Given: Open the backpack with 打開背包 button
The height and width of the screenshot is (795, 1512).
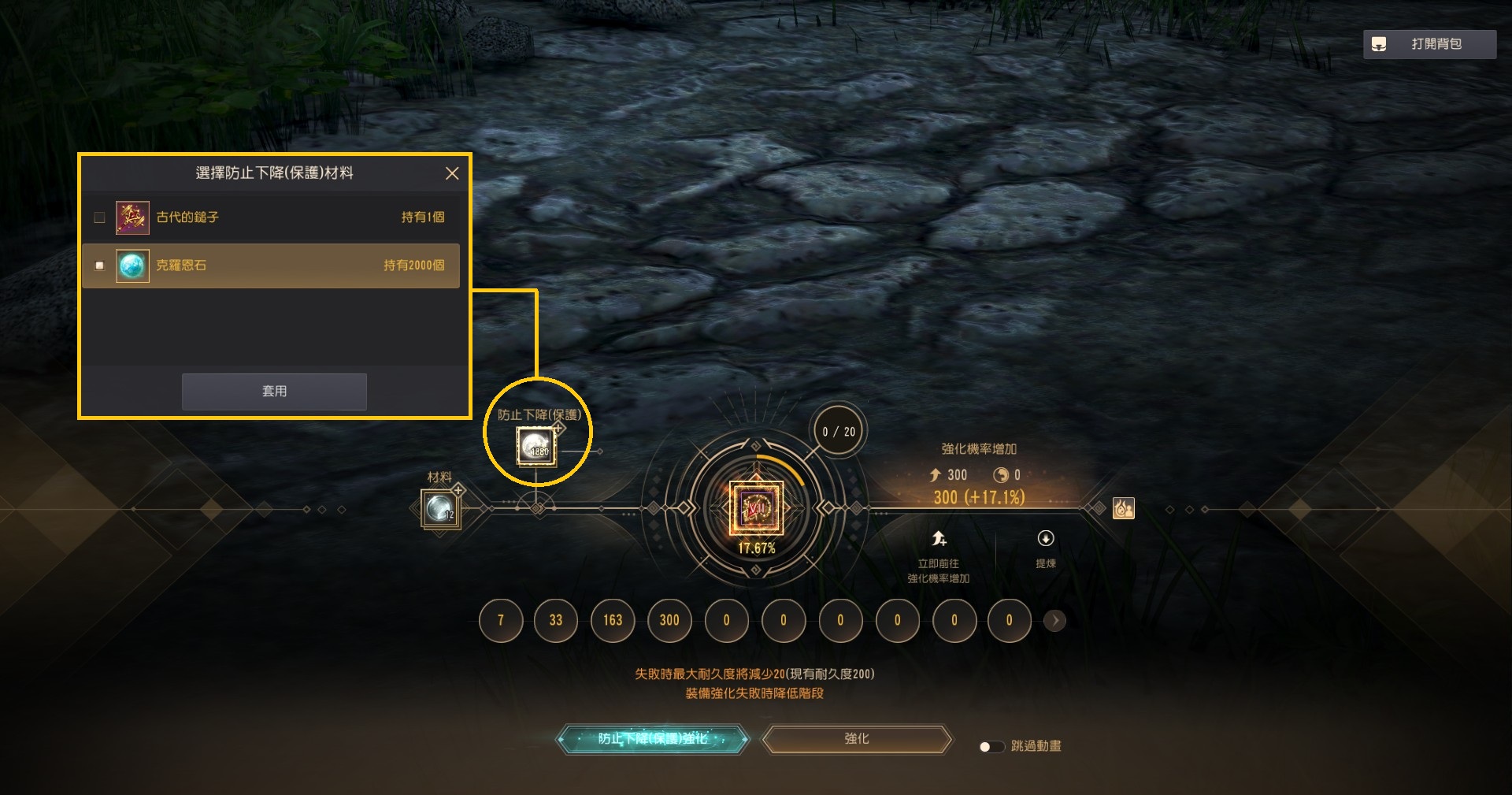Looking at the screenshot, I should point(1429,44).
